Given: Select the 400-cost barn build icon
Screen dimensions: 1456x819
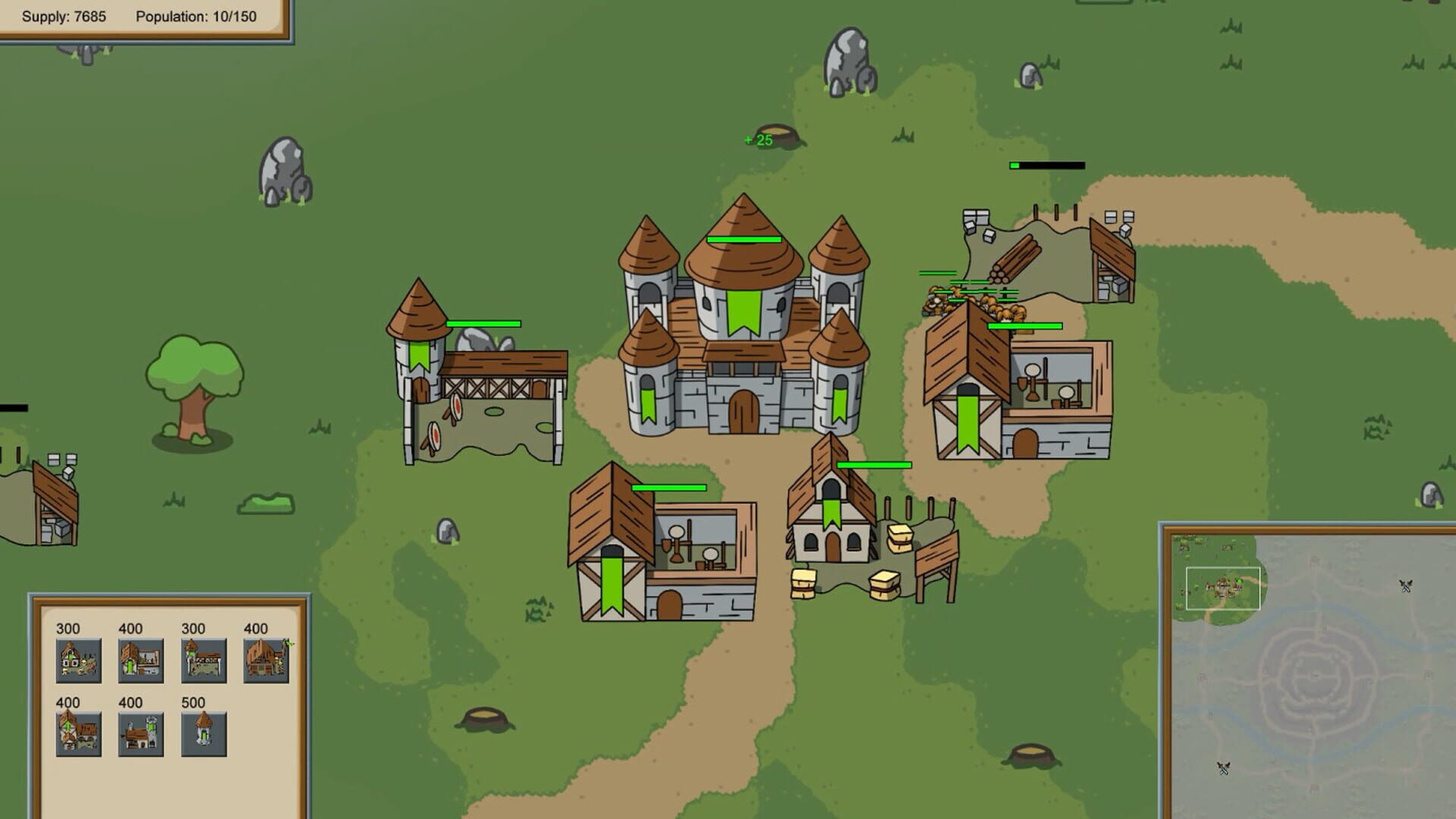Looking at the screenshot, I should 267,660.
